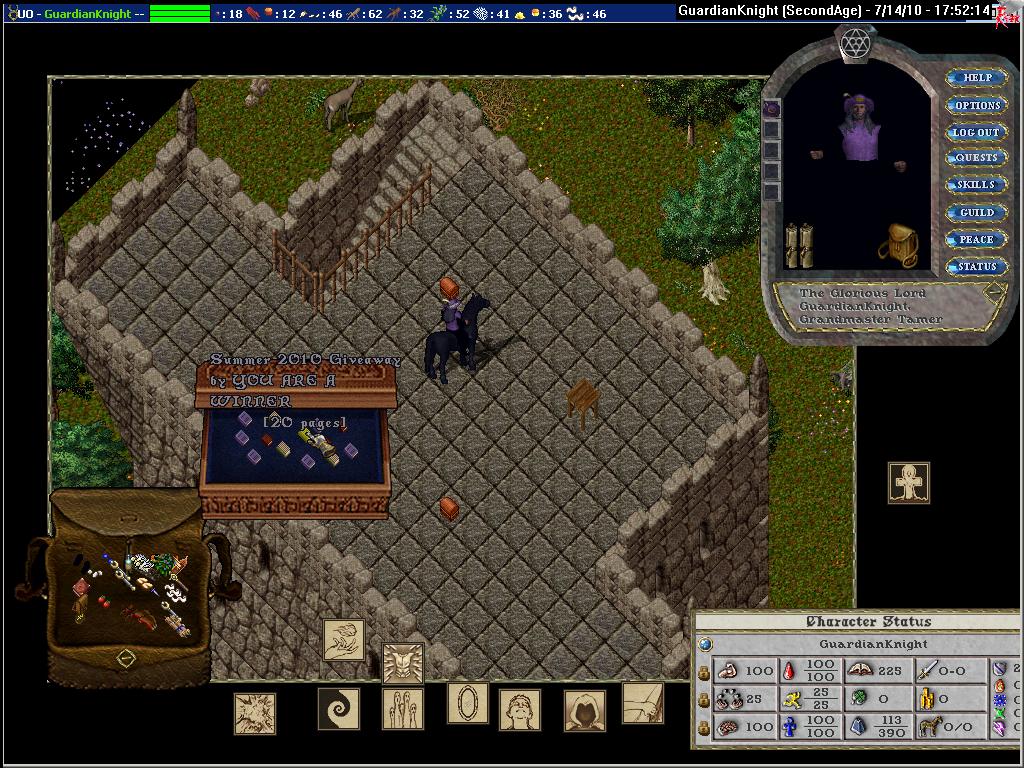Show the Skills list
The image size is (1024, 768).
pyautogui.click(x=976, y=185)
